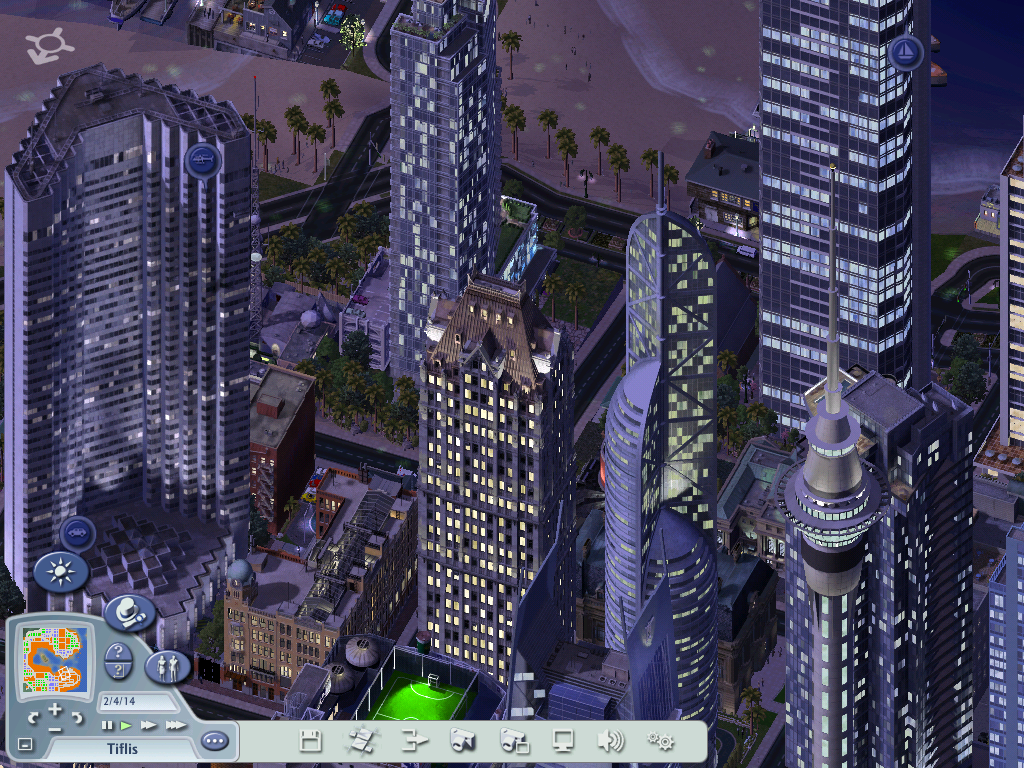Screen dimensions: 1024x768
Task: Set simulation to normal play speed
Action: point(126,725)
